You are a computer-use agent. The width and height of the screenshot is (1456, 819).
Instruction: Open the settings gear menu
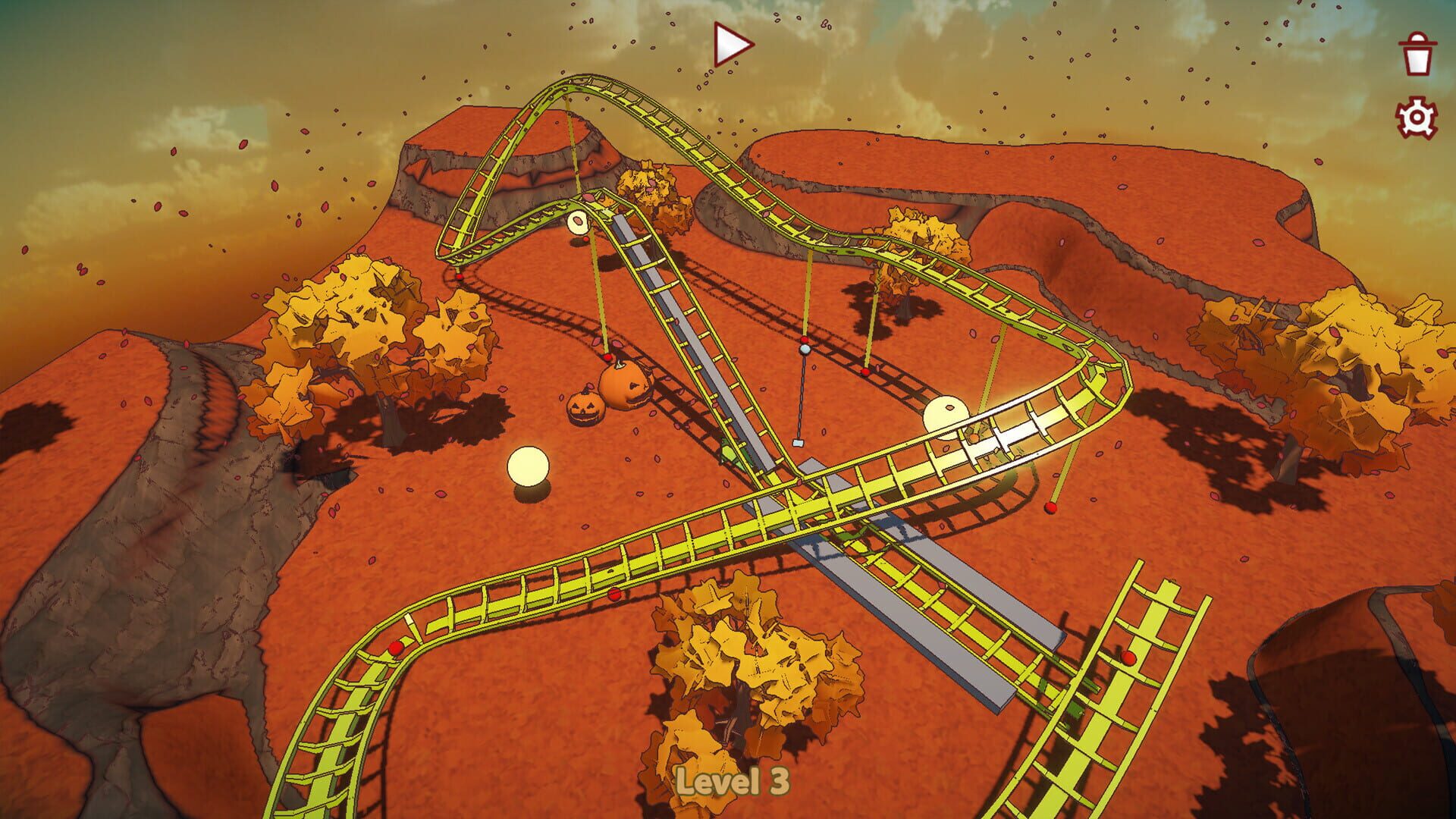coord(1415,118)
